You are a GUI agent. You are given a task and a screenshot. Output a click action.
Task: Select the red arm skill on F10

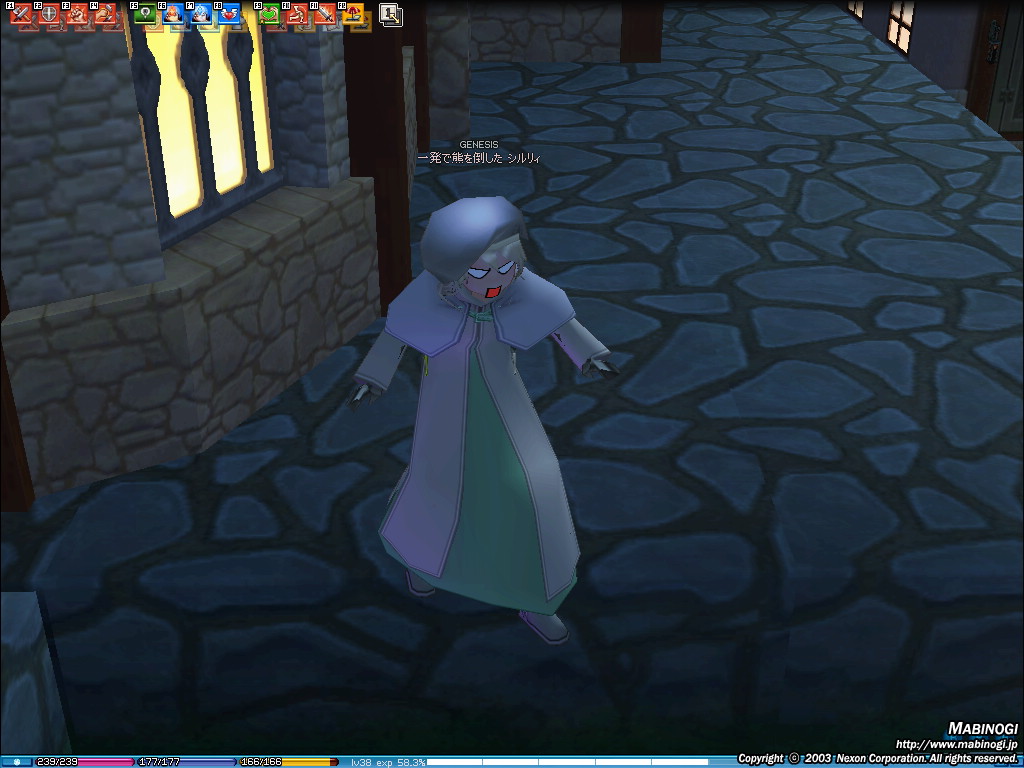(298, 15)
